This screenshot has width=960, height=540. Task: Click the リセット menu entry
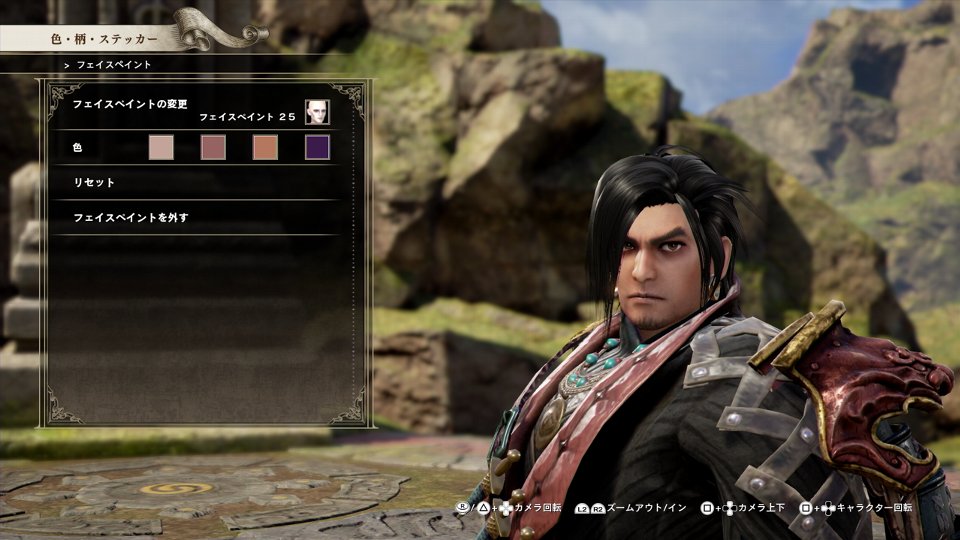(95, 183)
